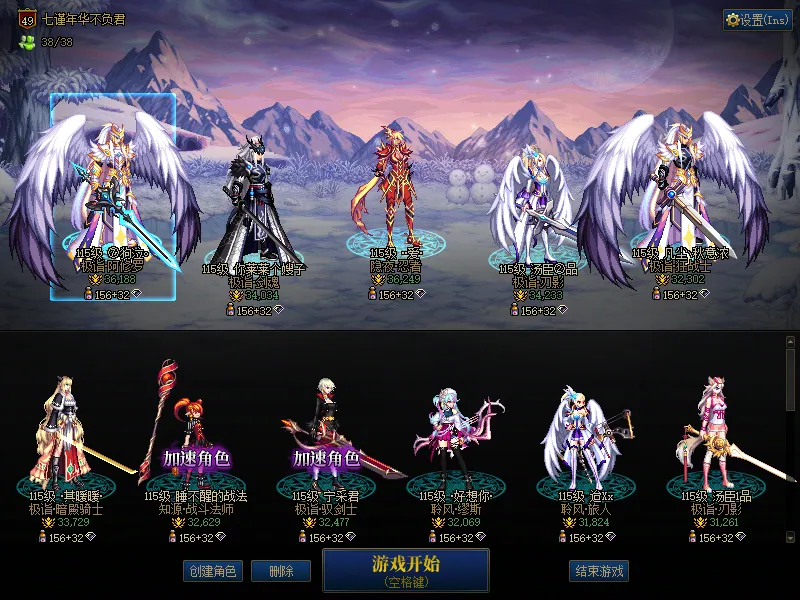Exit via the 结束游戏 button
800x600 pixels.
[599, 571]
